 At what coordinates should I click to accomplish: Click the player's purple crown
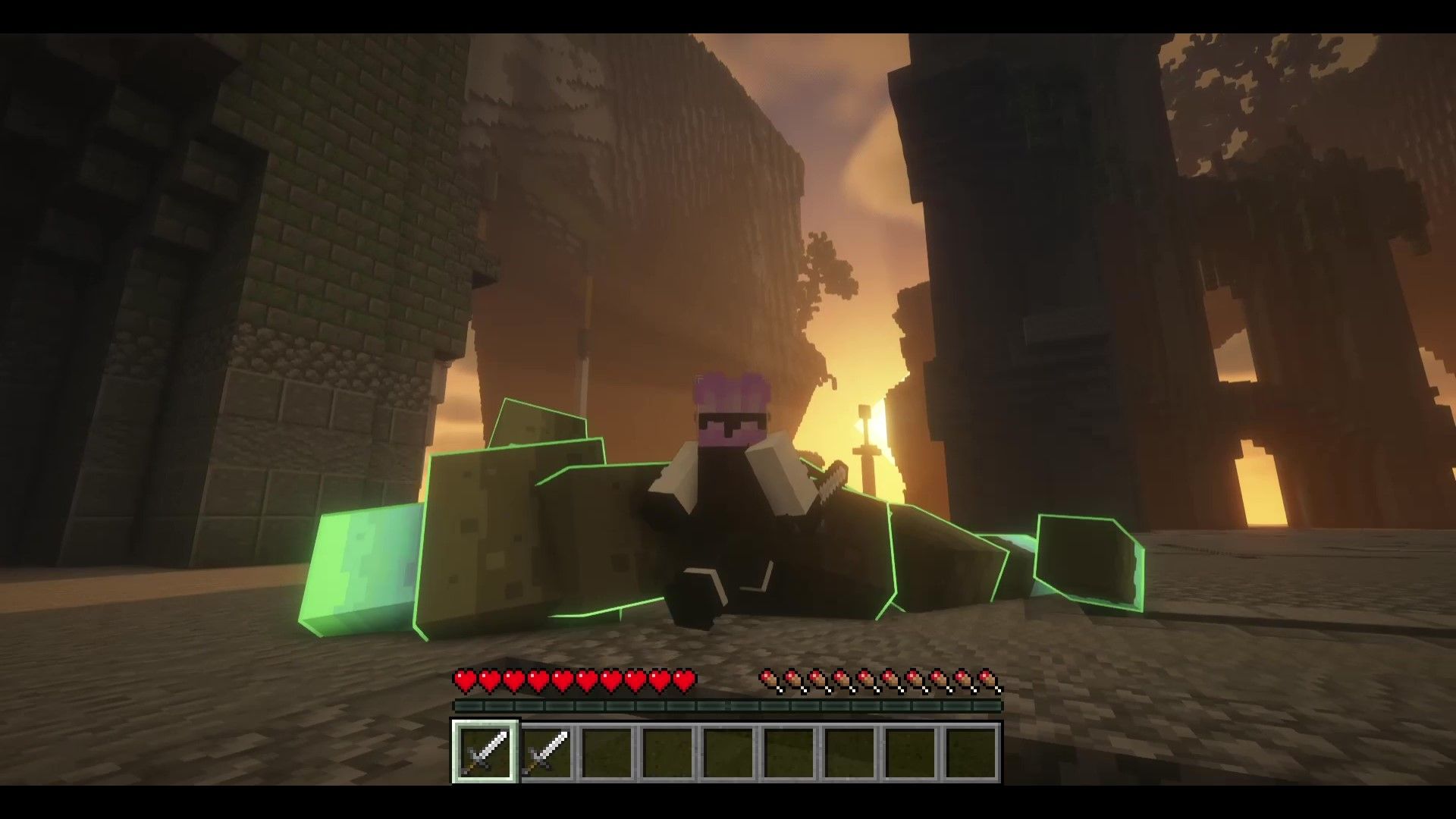(x=730, y=383)
